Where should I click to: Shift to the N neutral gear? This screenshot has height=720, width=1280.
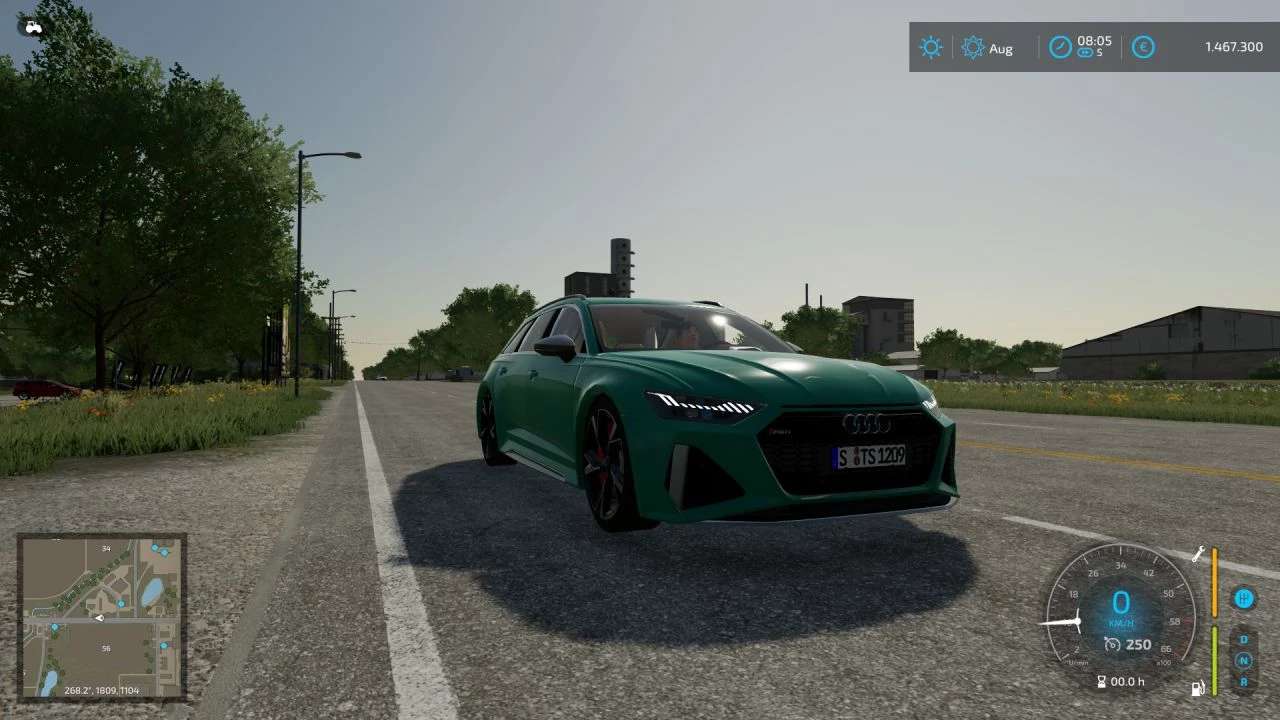[1244, 660]
